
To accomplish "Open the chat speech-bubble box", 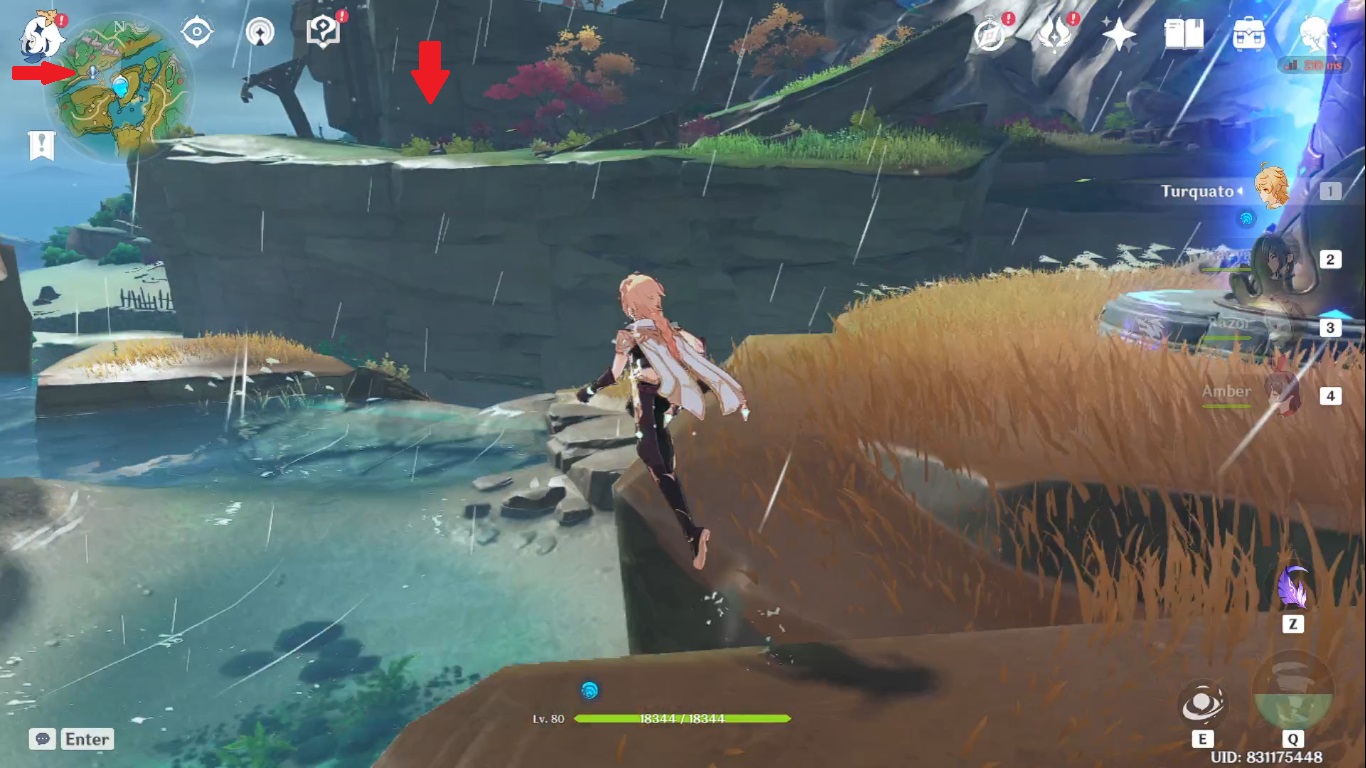I will pyautogui.click(x=71, y=739).
